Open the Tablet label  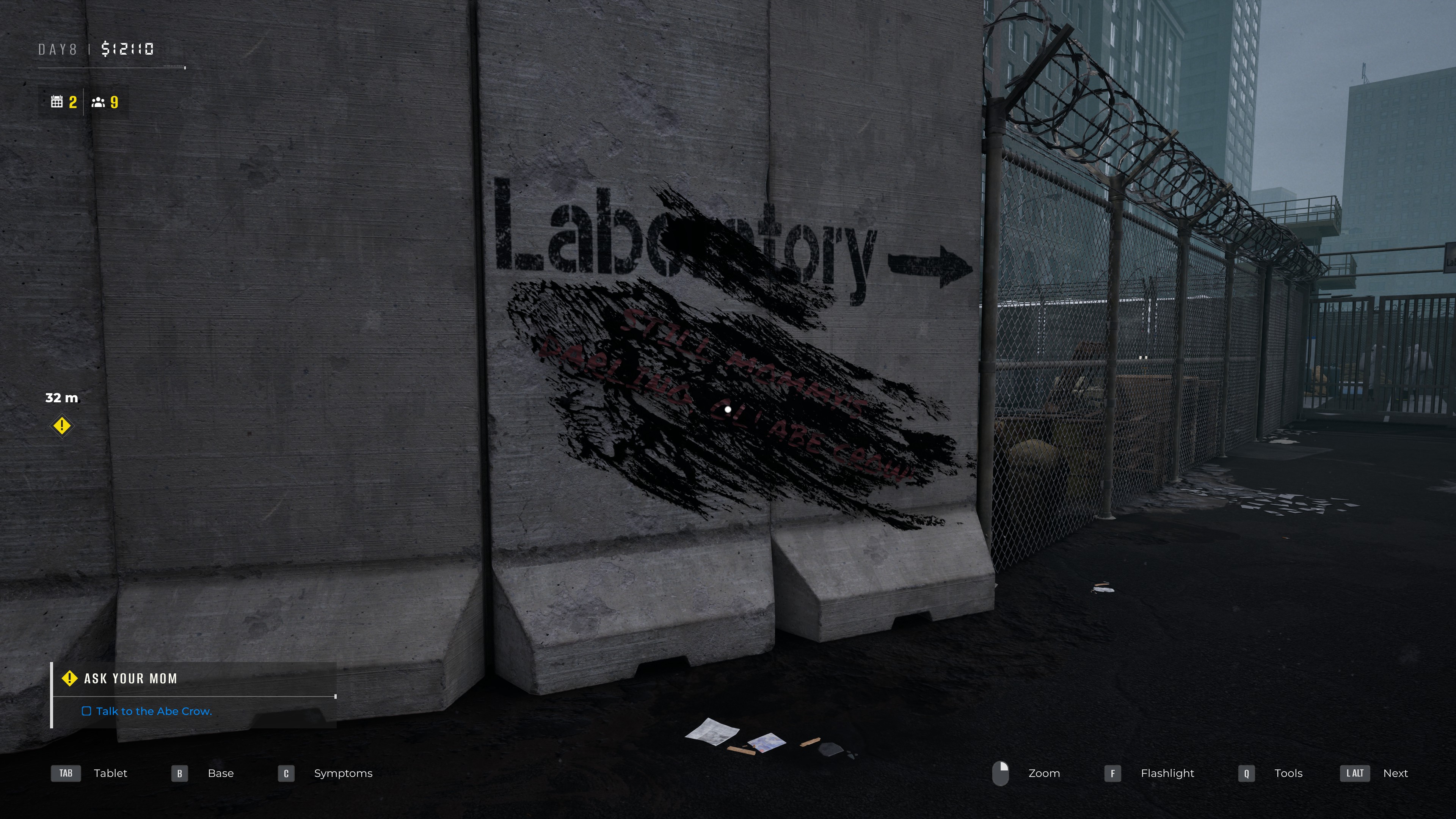click(x=111, y=773)
